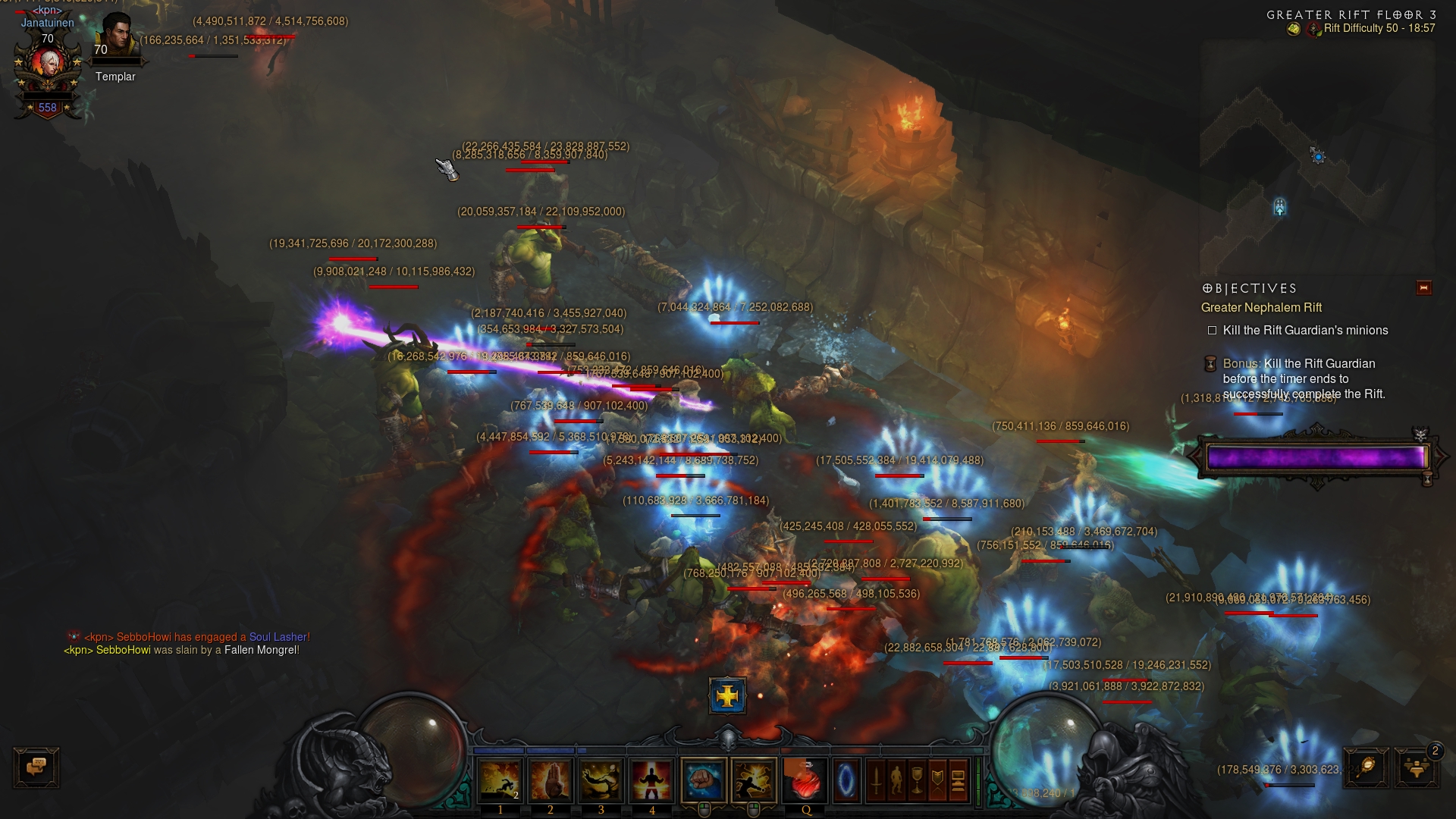The width and height of the screenshot is (1456, 819).
Task: Trigger the golden striking monk skill in slot 3
Action: click(601, 780)
